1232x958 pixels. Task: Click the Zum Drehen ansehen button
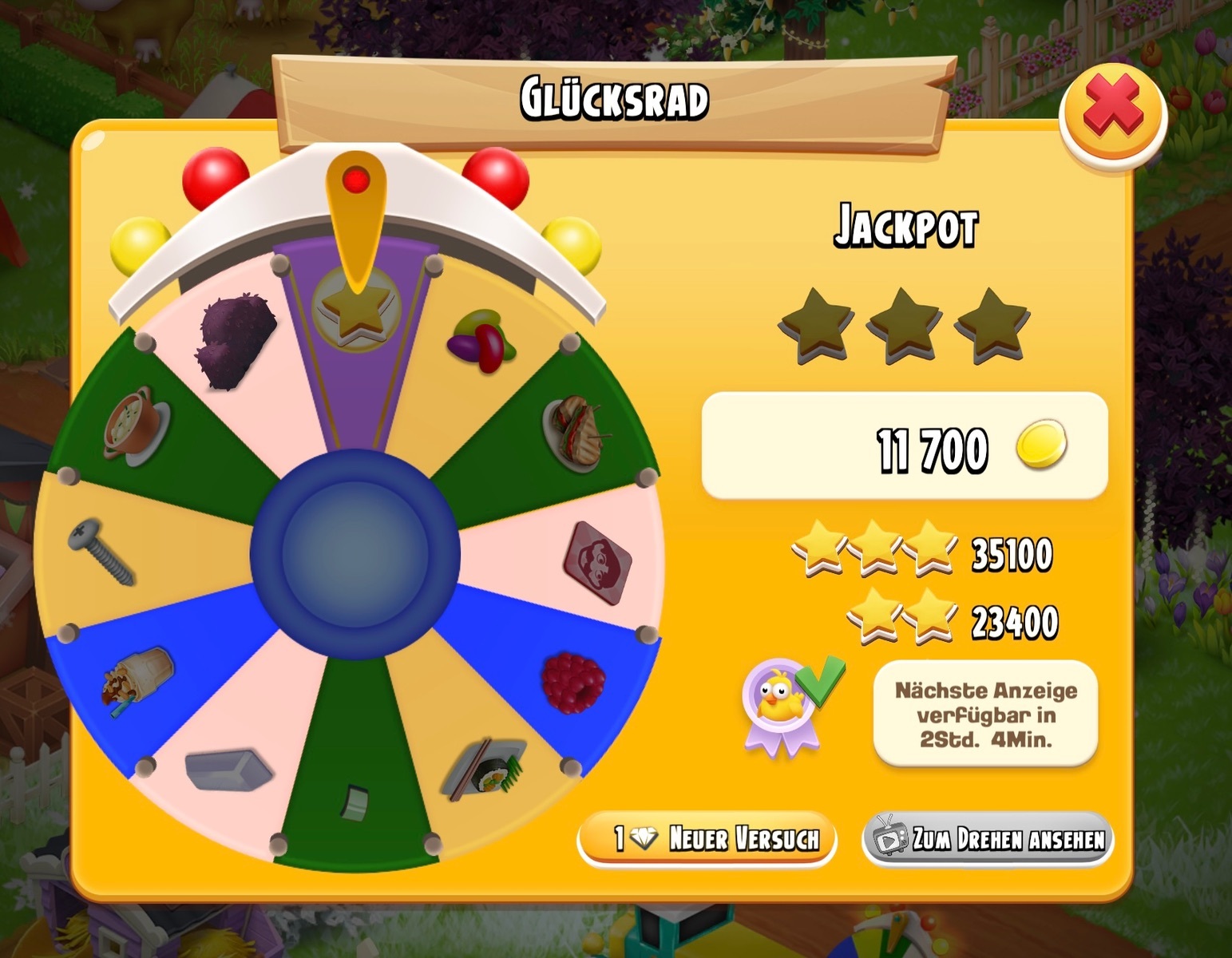click(988, 839)
